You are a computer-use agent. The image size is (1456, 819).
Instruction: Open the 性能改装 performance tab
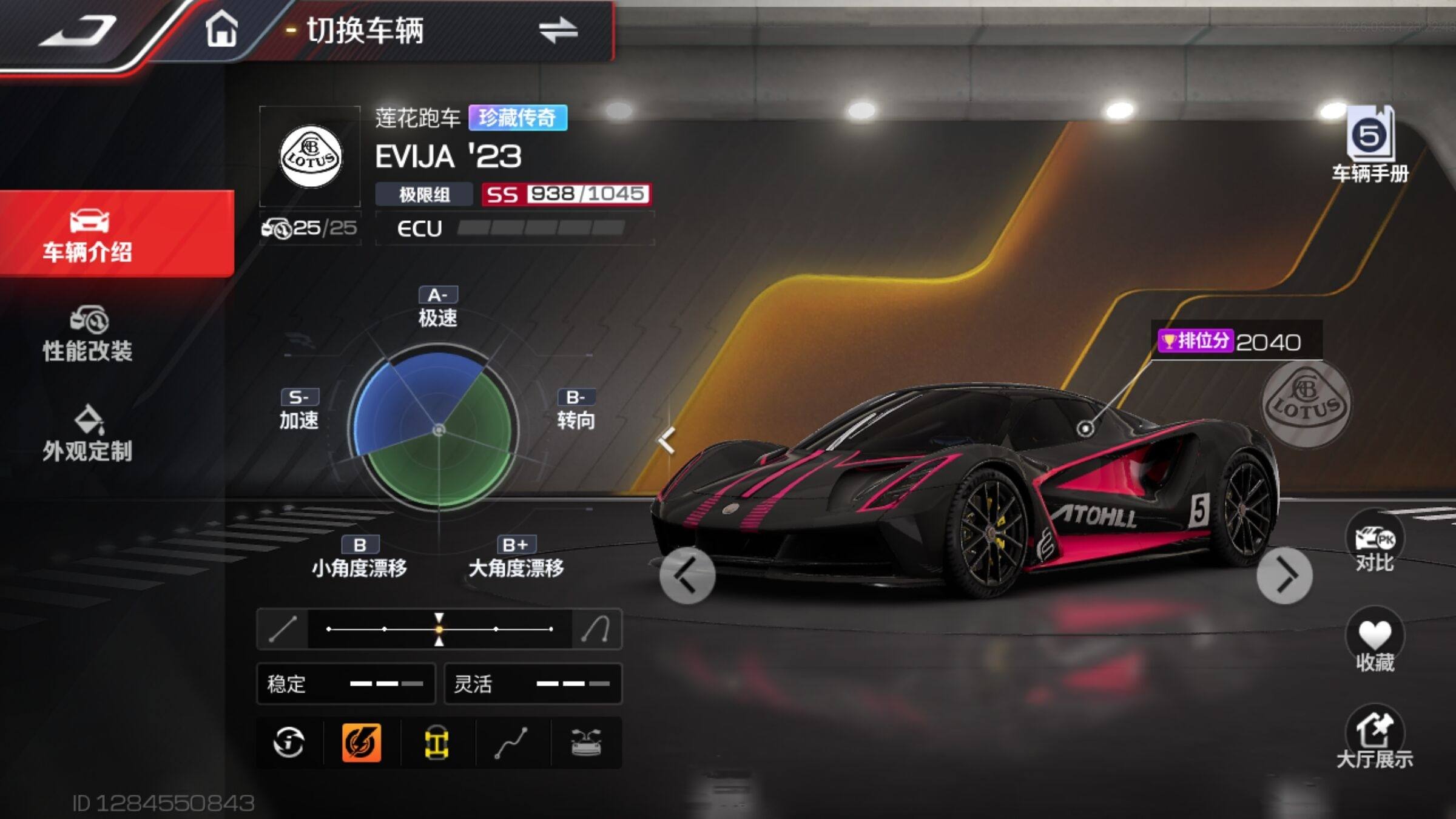(88, 335)
